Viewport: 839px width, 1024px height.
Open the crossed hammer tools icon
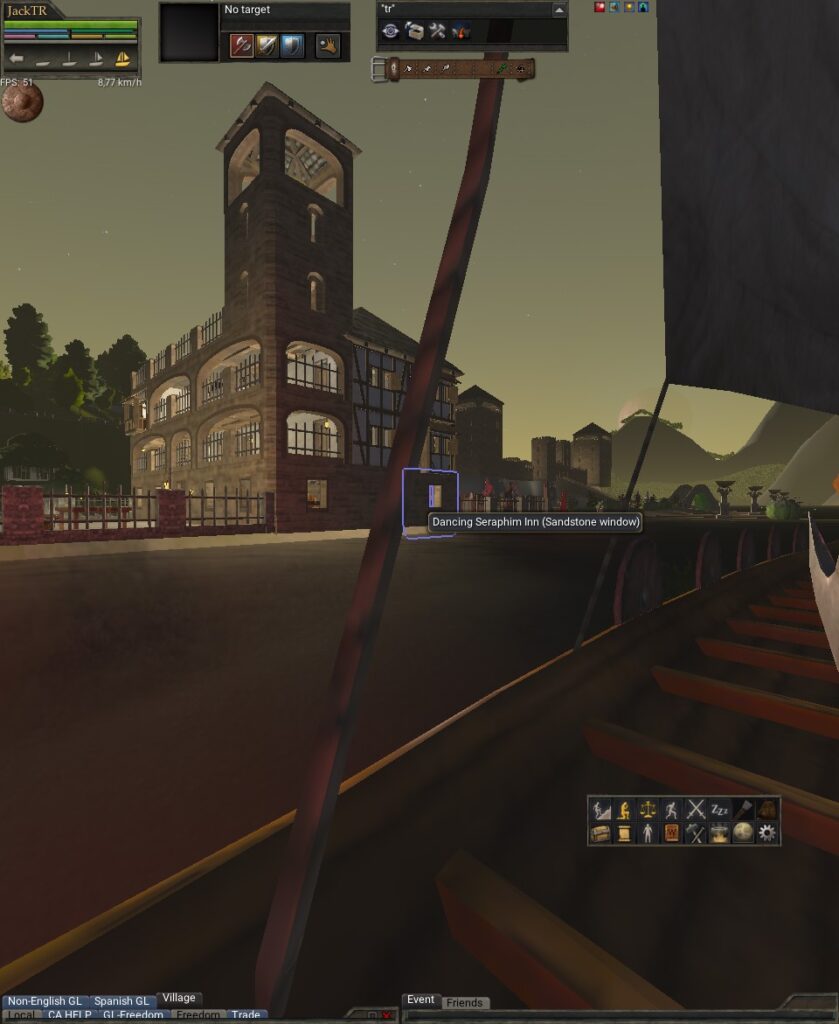pyautogui.click(x=696, y=833)
